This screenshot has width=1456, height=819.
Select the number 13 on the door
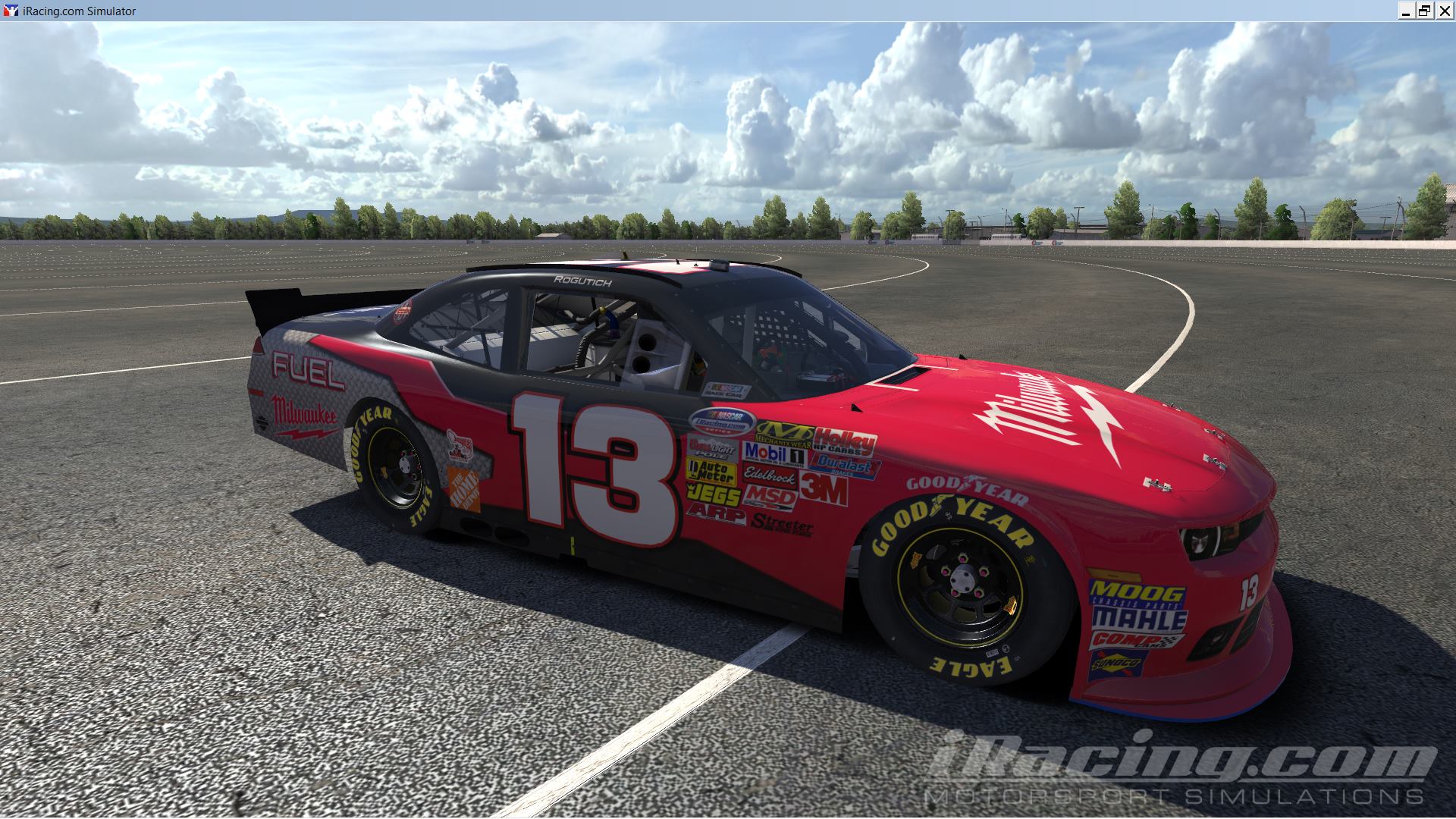click(584, 455)
